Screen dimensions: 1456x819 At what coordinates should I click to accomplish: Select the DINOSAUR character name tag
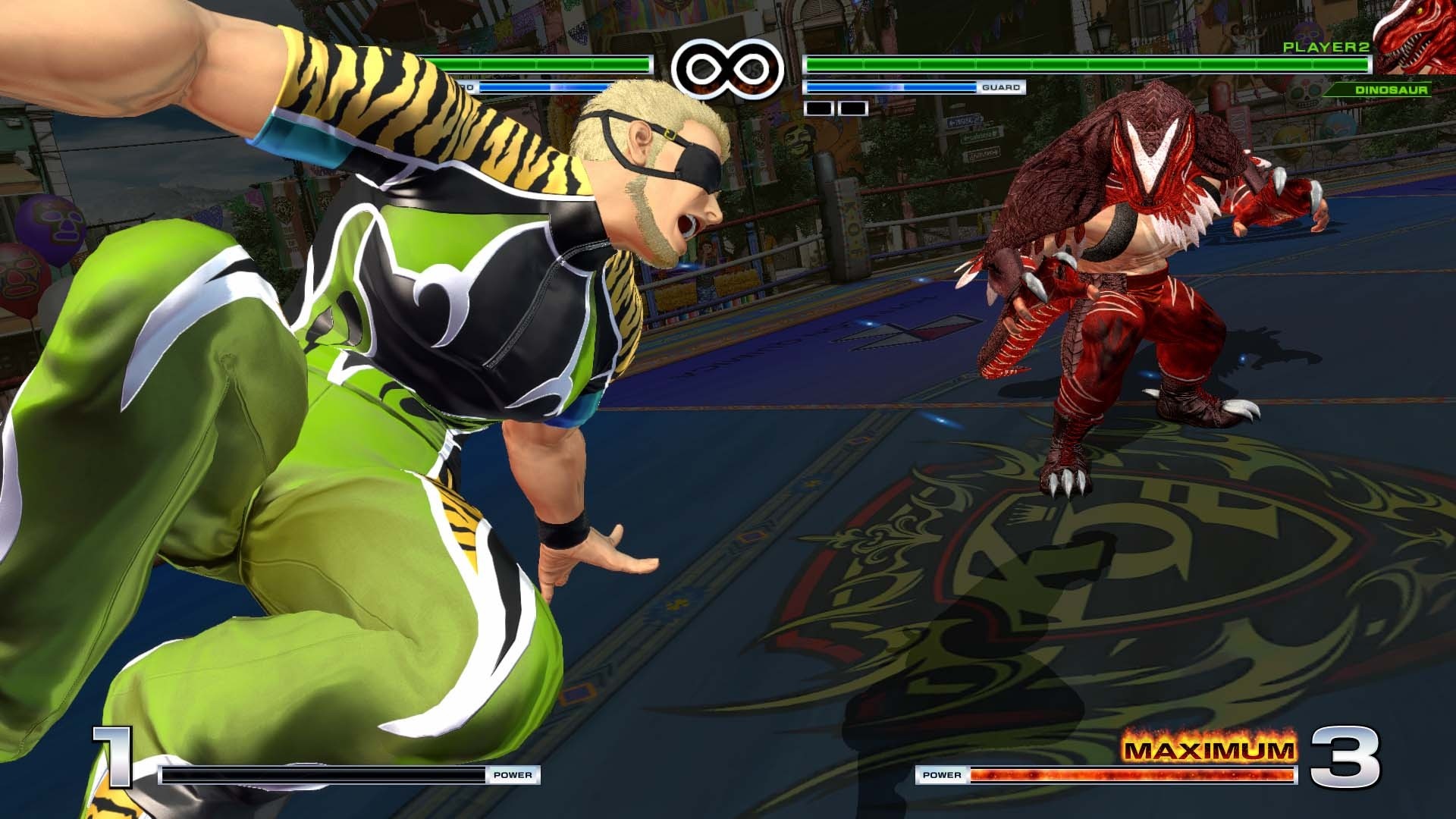point(1392,89)
